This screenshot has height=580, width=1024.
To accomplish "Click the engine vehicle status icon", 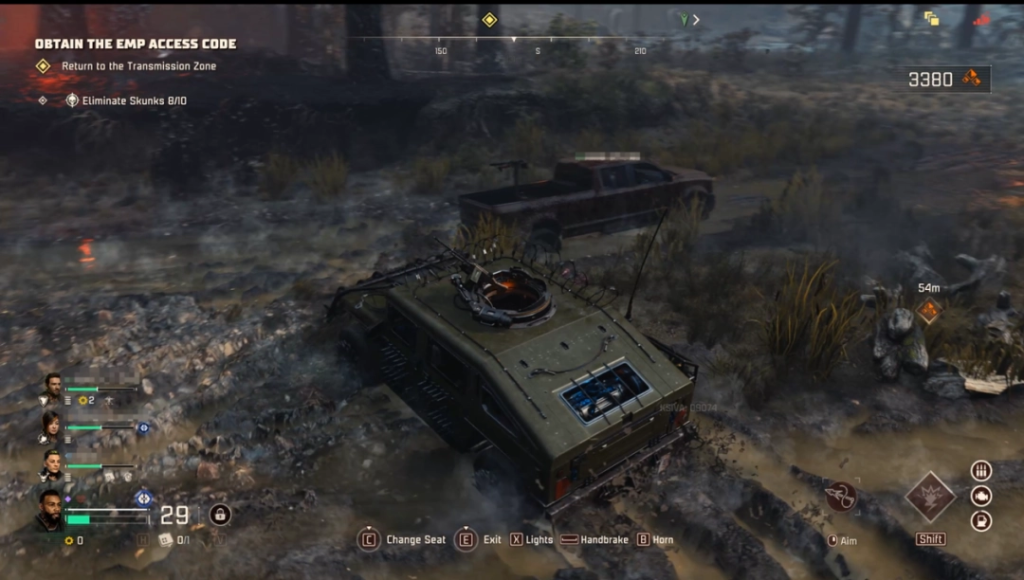I will 981,496.
